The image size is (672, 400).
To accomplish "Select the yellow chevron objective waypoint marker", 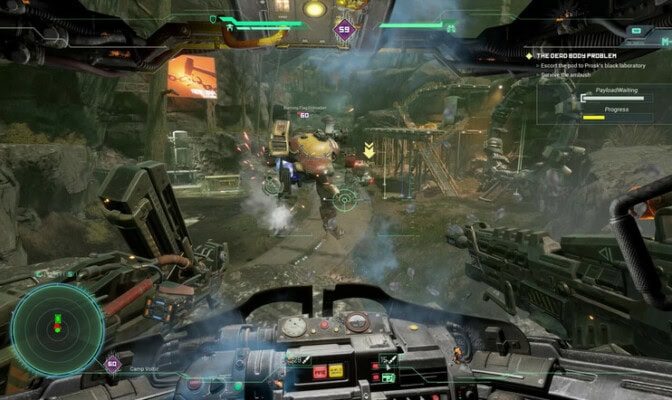I will [x=370, y=150].
